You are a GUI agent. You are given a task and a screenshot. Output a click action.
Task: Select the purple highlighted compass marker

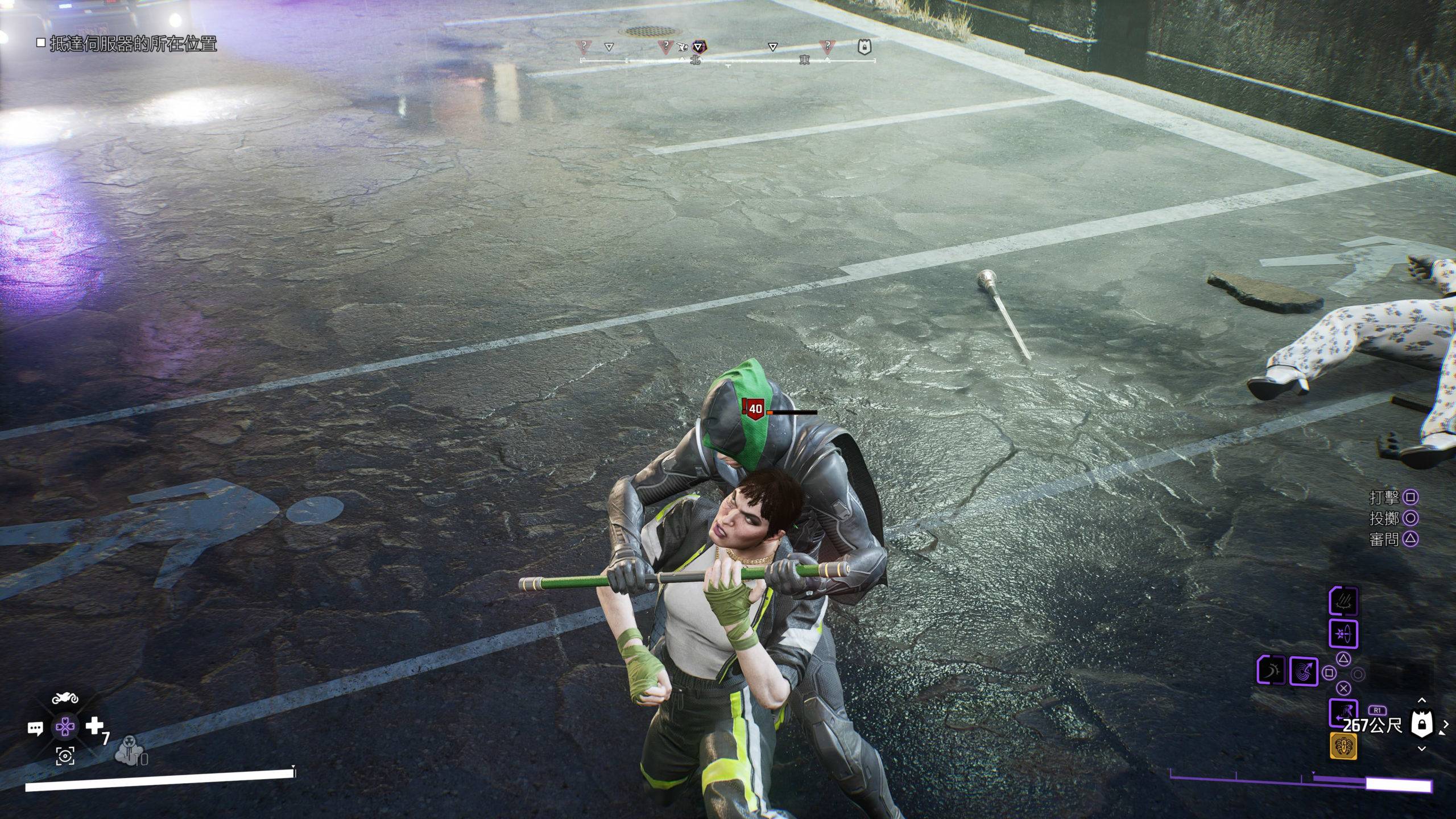click(x=698, y=47)
